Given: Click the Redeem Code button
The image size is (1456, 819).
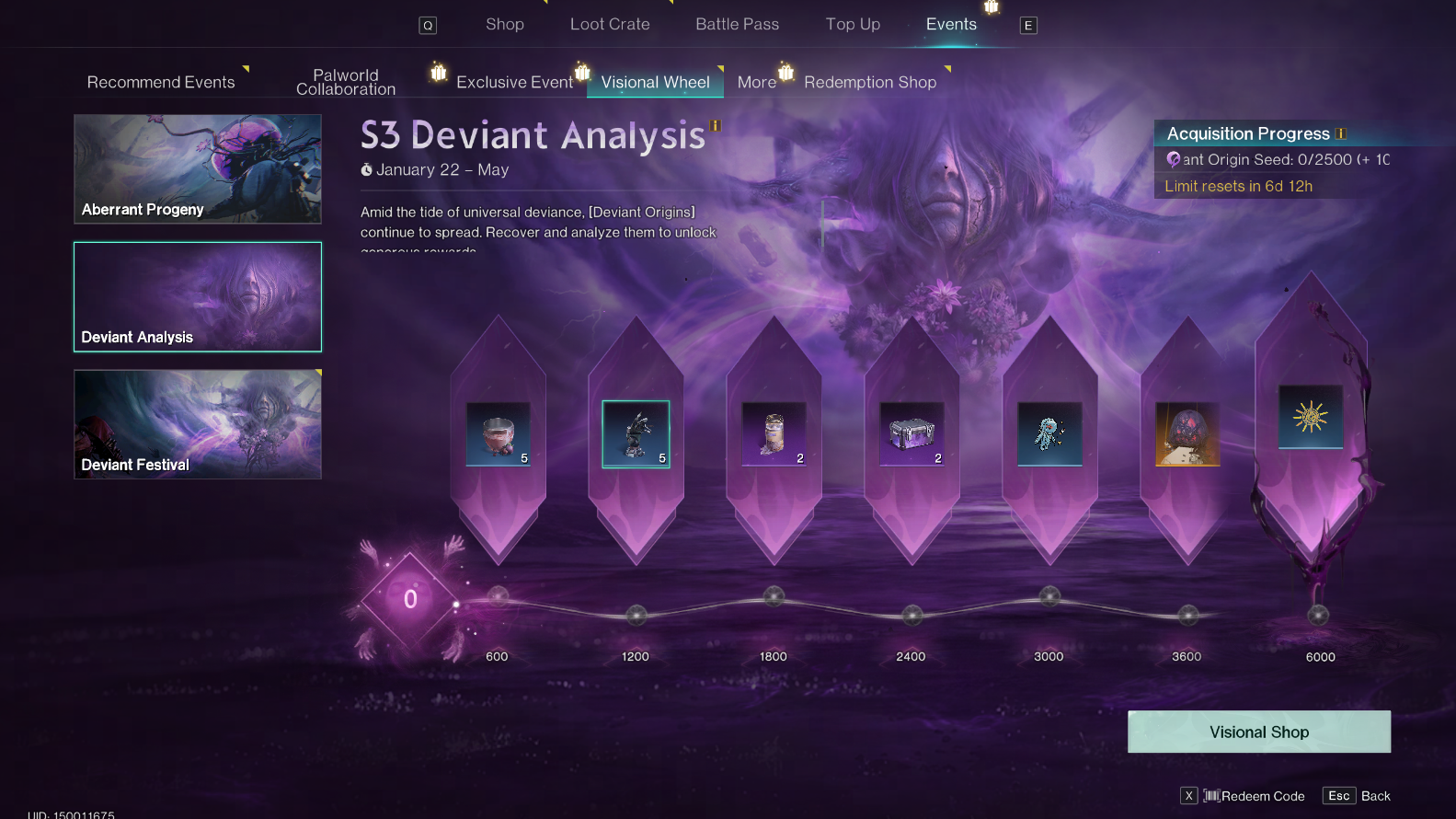Looking at the screenshot, I should click(x=1255, y=796).
